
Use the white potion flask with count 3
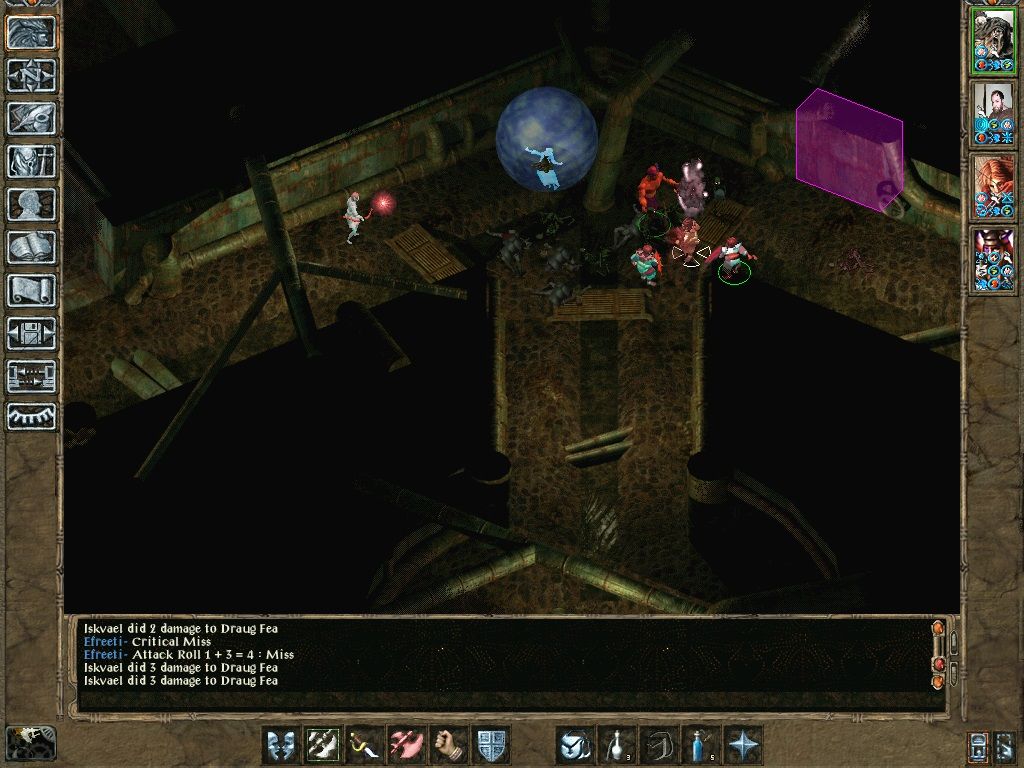(x=617, y=745)
